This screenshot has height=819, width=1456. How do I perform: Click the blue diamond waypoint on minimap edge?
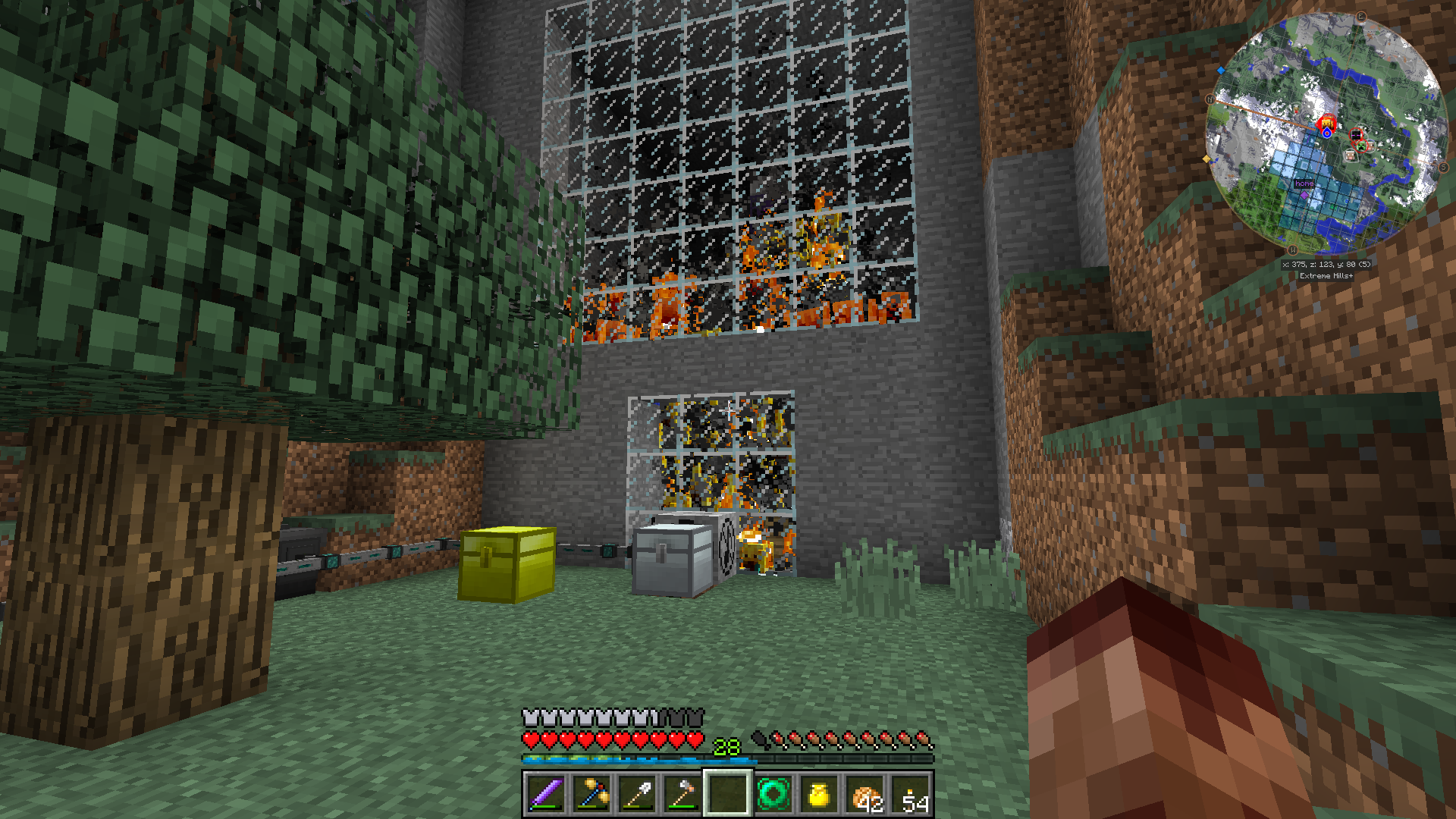pos(1221,71)
